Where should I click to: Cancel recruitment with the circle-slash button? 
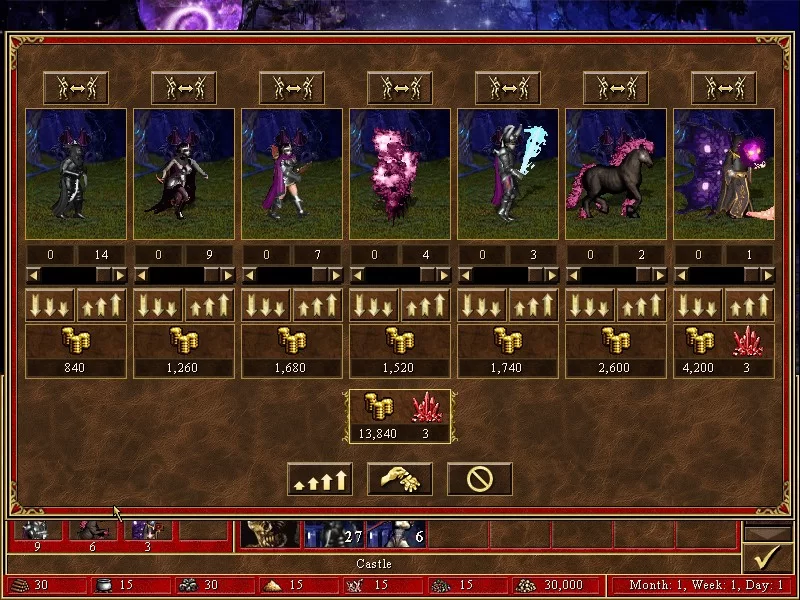[x=479, y=480]
